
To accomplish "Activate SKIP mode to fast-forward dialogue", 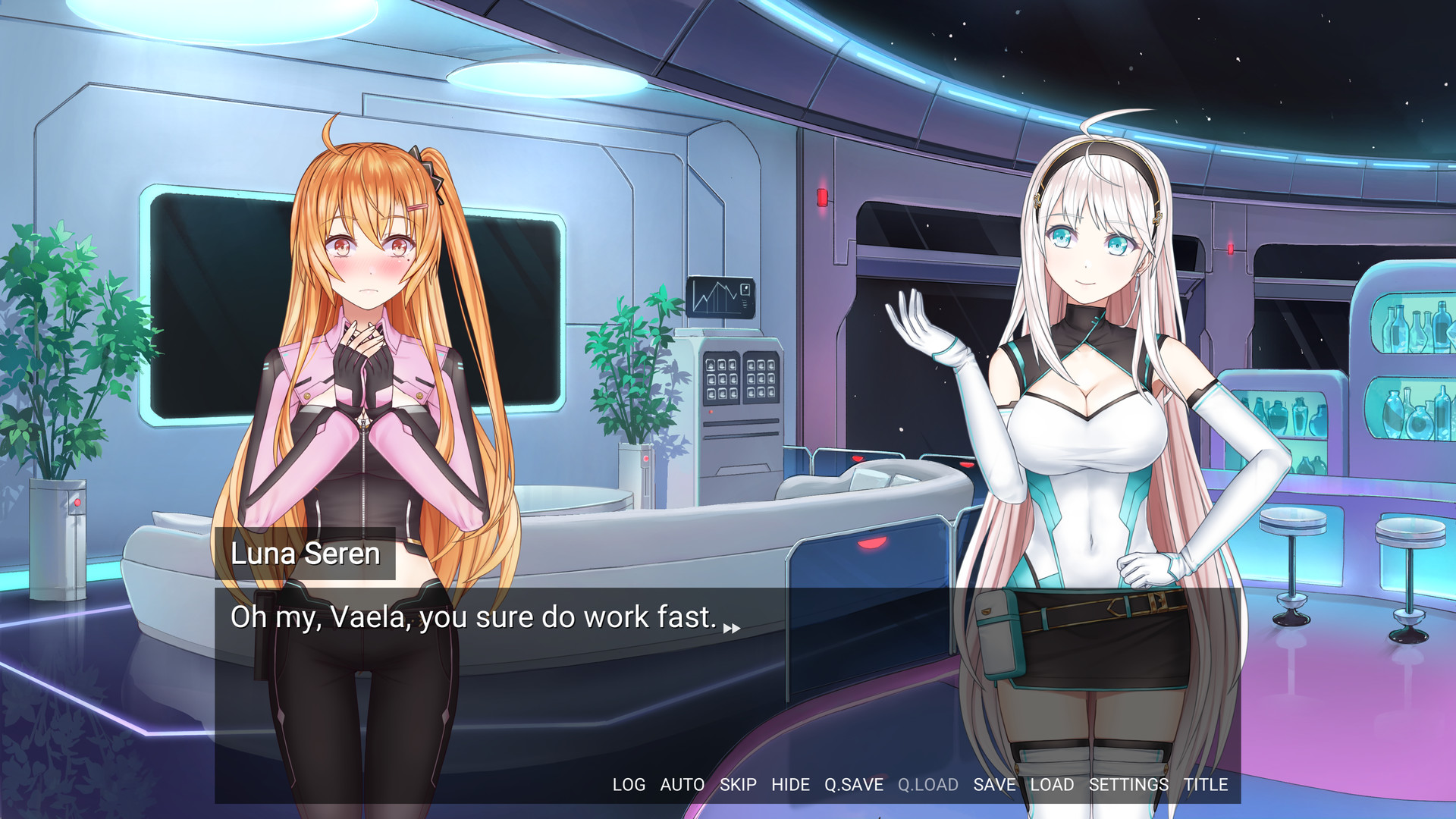I will 736,785.
